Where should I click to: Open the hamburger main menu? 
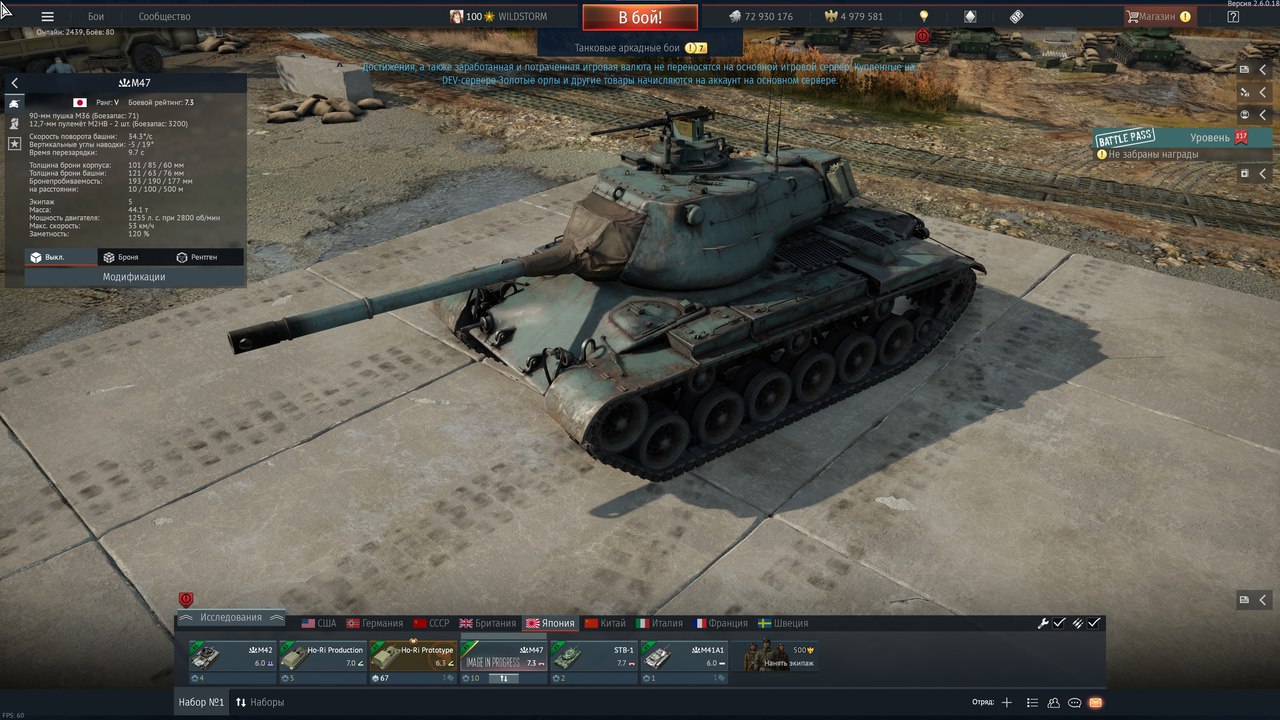click(47, 17)
